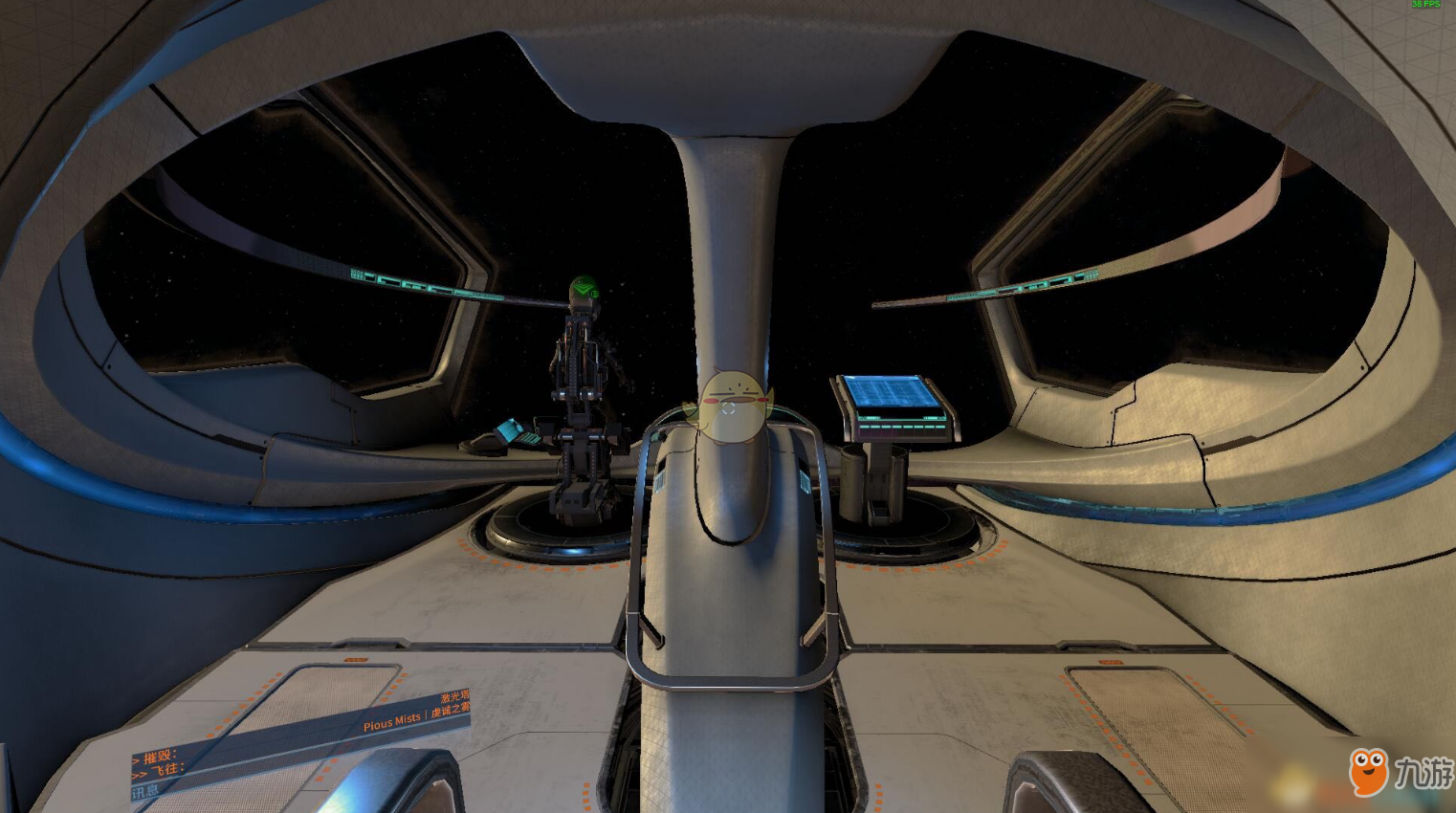
Task: Select the 飞往 Pious Mists objective line
Action: (x=165, y=771)
